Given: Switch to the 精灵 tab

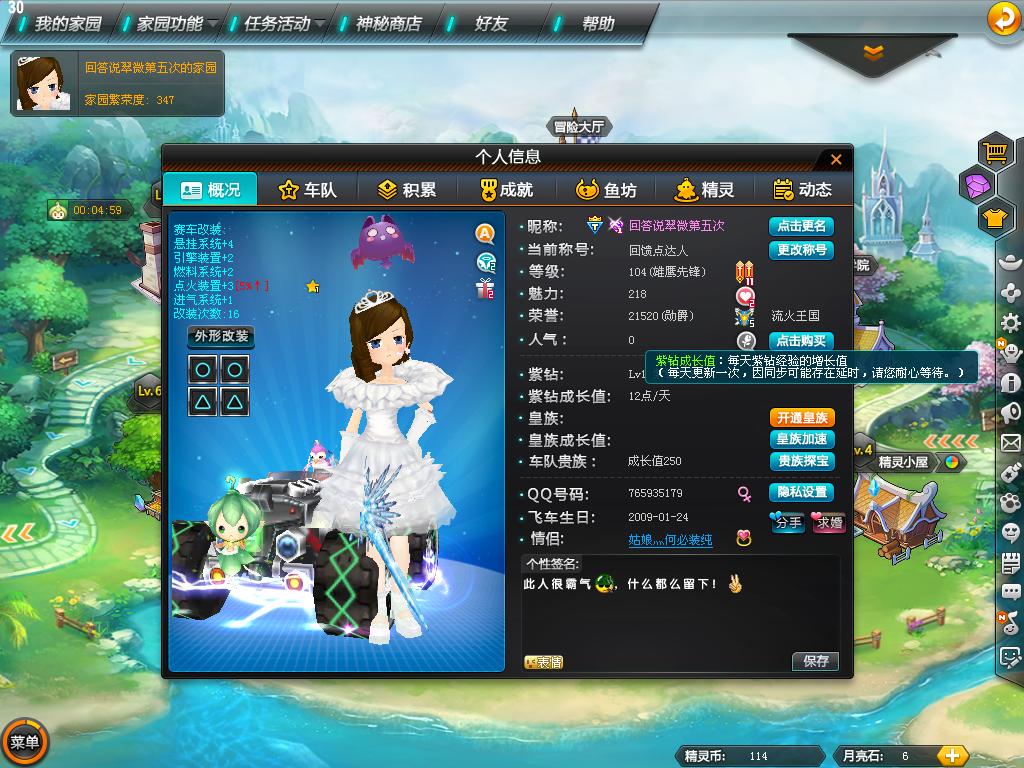Looking at the screenshot, I should 704,189.
